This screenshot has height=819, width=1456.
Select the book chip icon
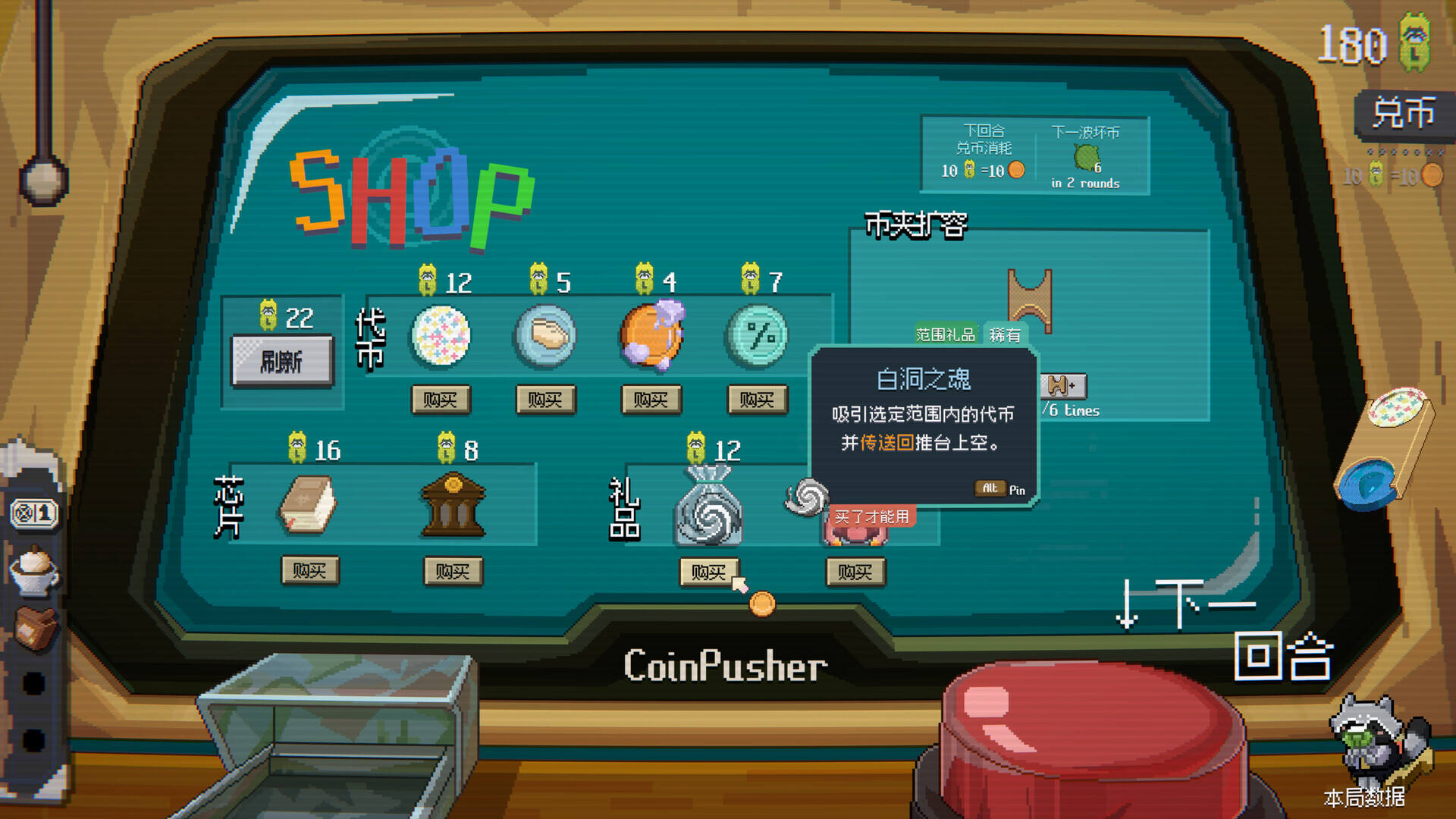click(x=308, y=505)
